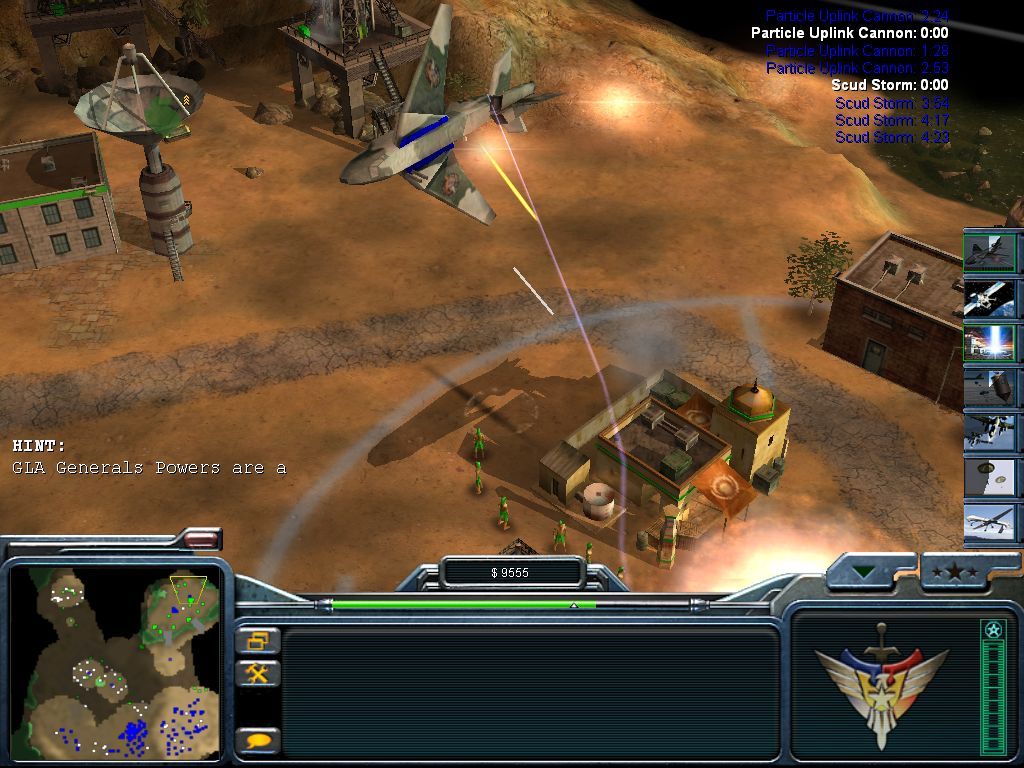Open the crossed hammer and wrench button

click(258, 673)
